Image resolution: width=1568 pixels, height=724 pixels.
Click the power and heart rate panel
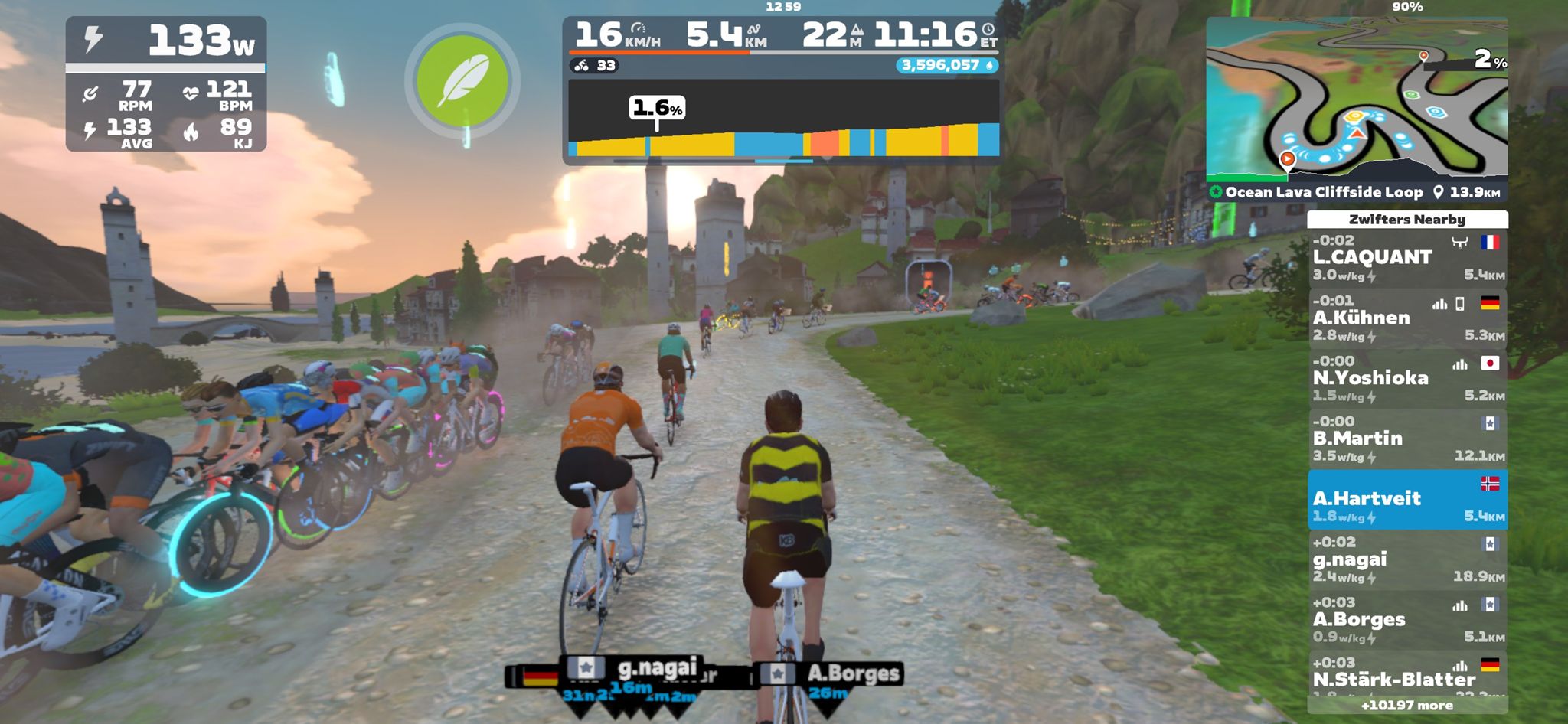coord(166,84)
